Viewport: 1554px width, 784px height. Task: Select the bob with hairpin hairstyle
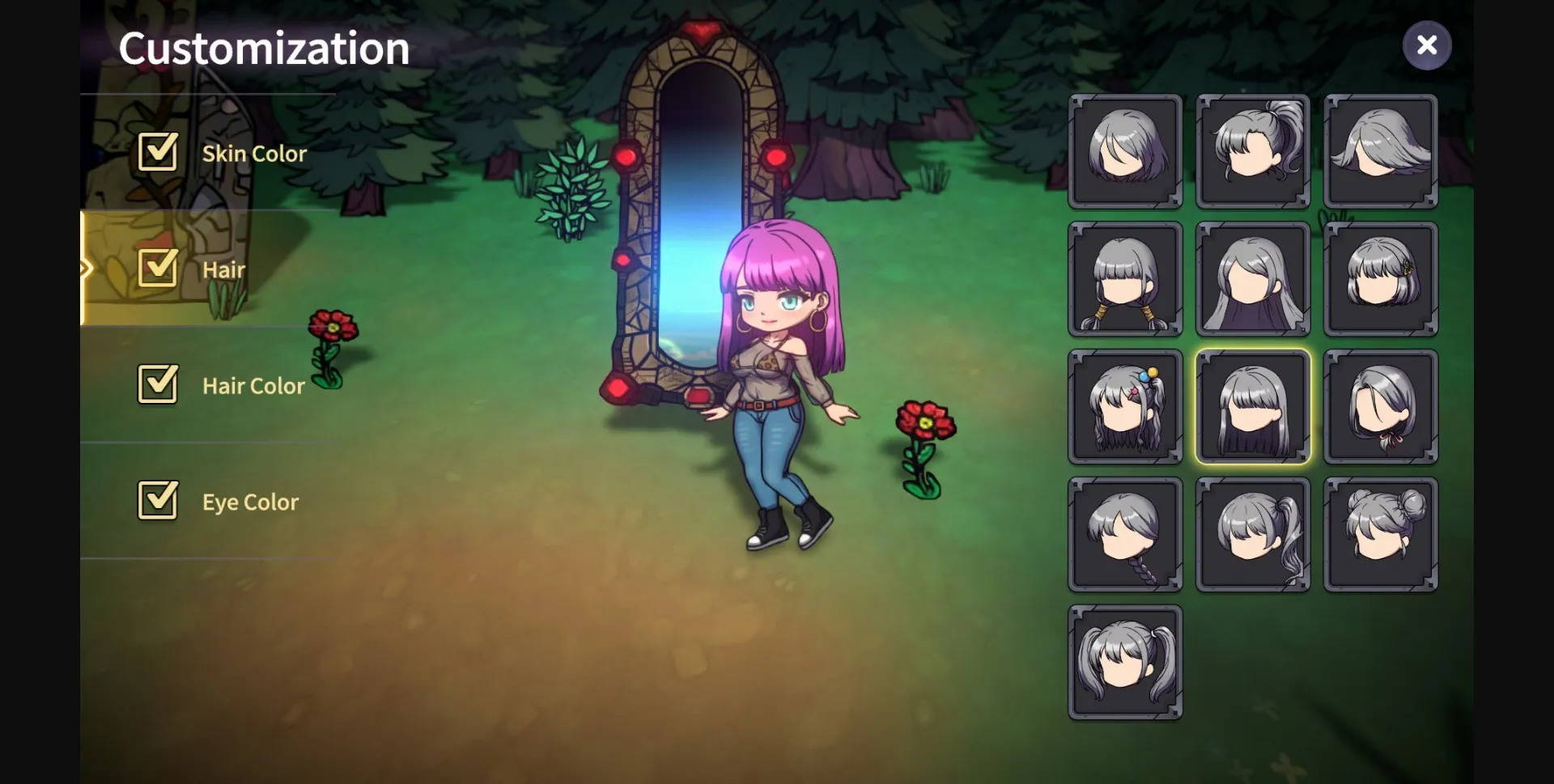(1379, 279)
